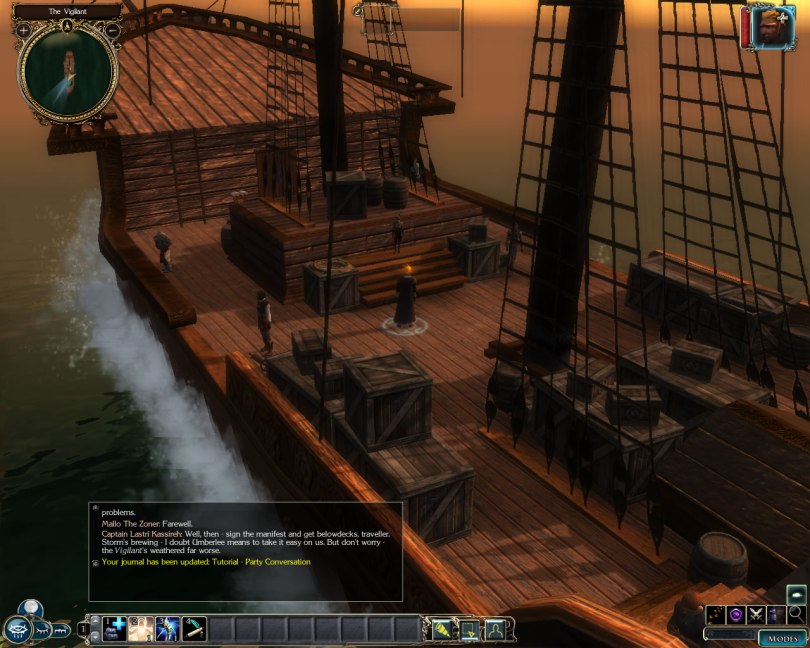
Task: Activate the glowing figure ability in hotbar slot 2
Action: pos(140,628)
